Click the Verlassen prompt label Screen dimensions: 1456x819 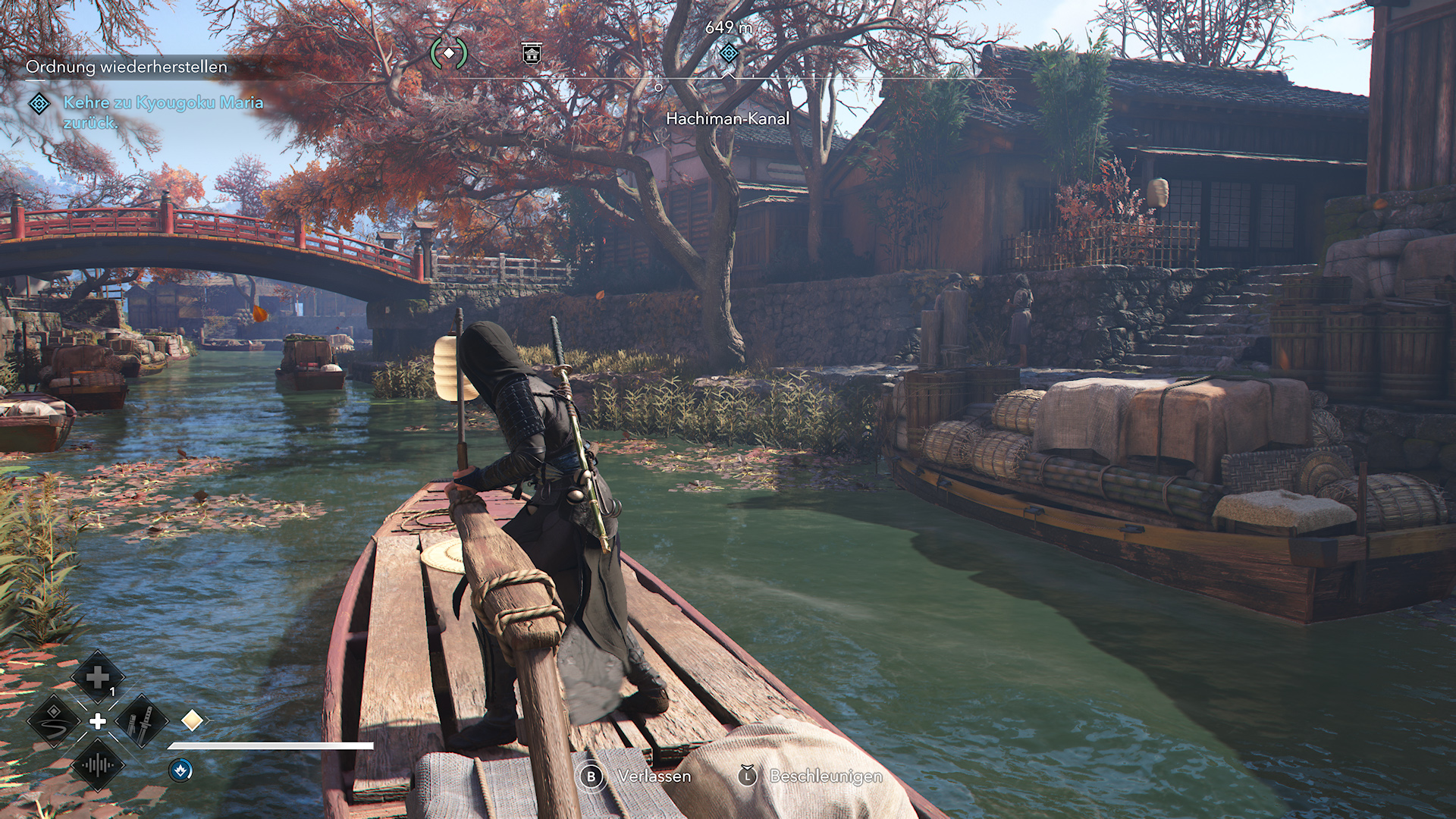click(x=654, y=777)
